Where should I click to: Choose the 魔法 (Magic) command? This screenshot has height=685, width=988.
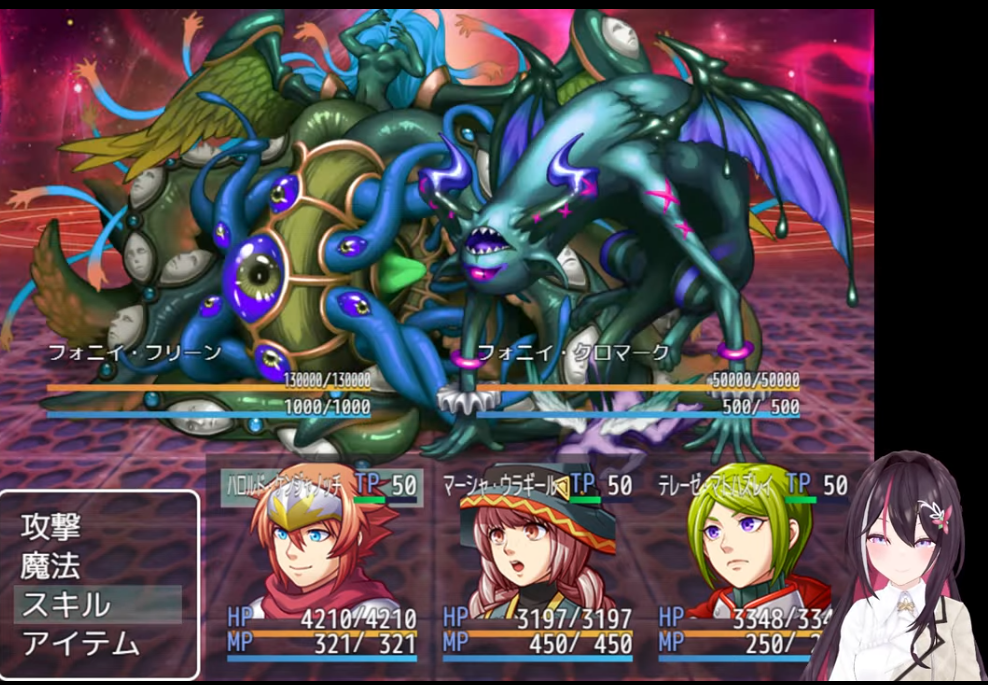coord(52,565)
